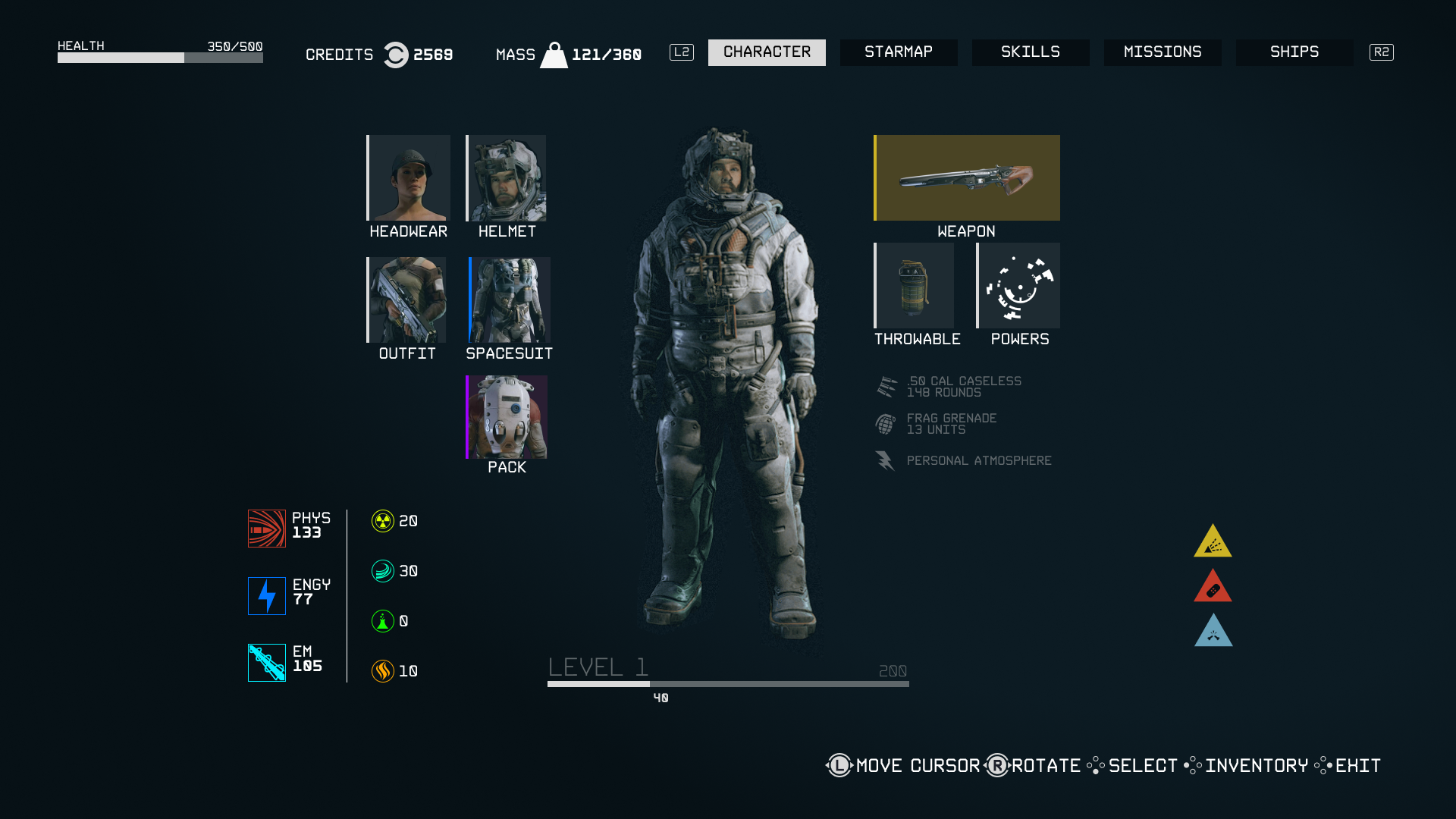Go to the Missions tab

tap(1163, 52)
